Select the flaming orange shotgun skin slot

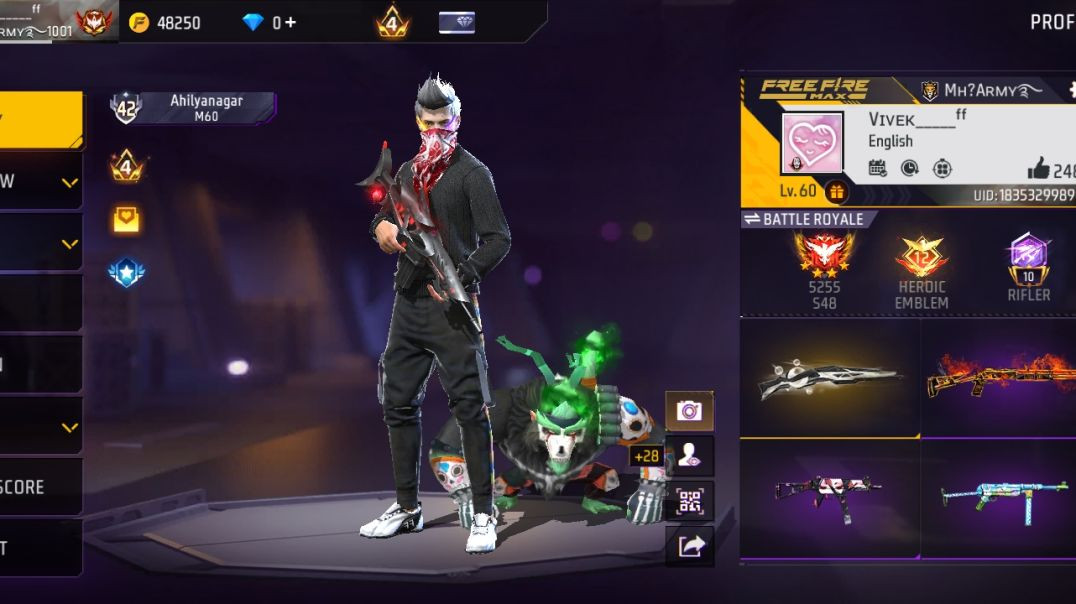pyautogui.click(x=998, y=377)
